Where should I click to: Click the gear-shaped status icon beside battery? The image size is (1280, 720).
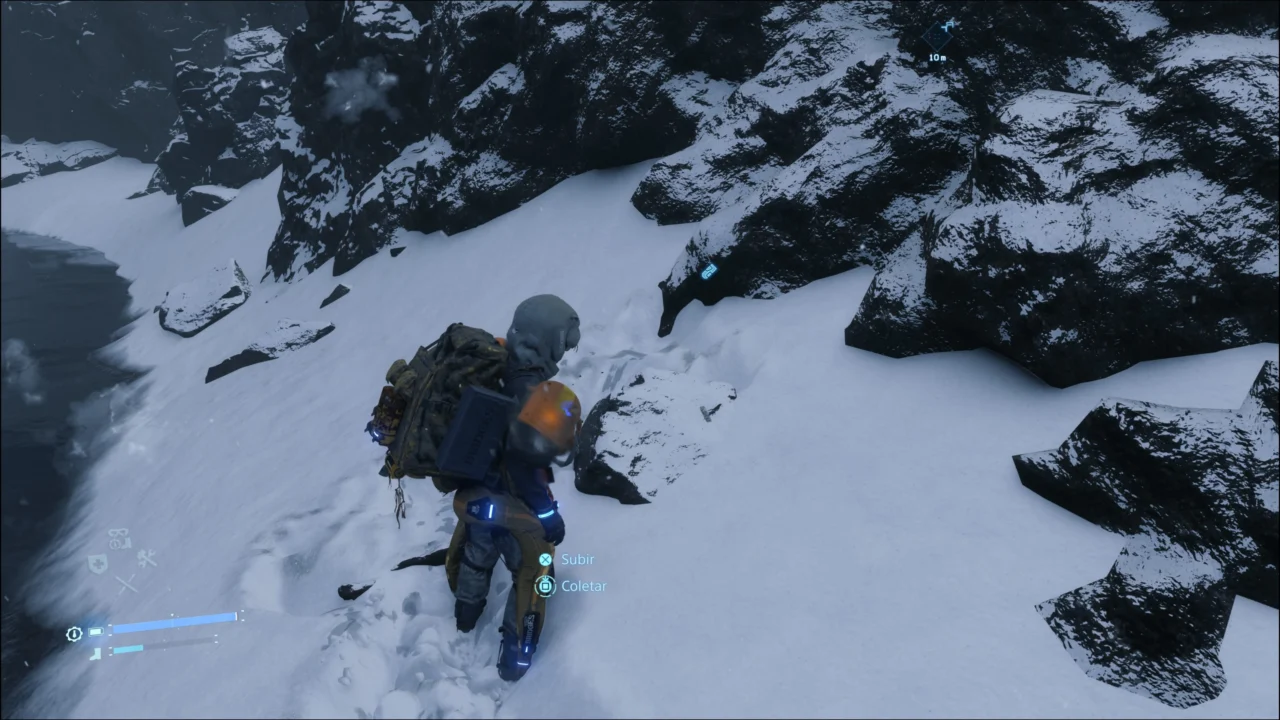click(x=74, y=634)
